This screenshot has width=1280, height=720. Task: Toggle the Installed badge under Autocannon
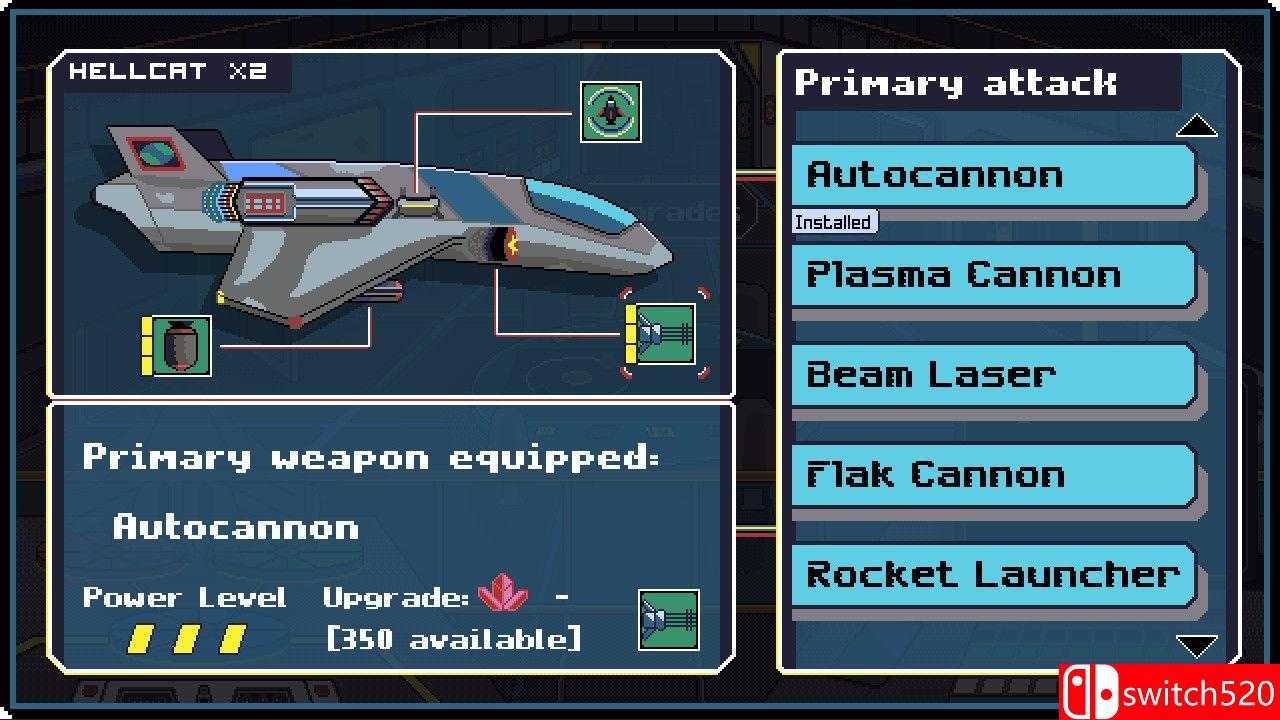pyautogui.click(x=835, y=222)
